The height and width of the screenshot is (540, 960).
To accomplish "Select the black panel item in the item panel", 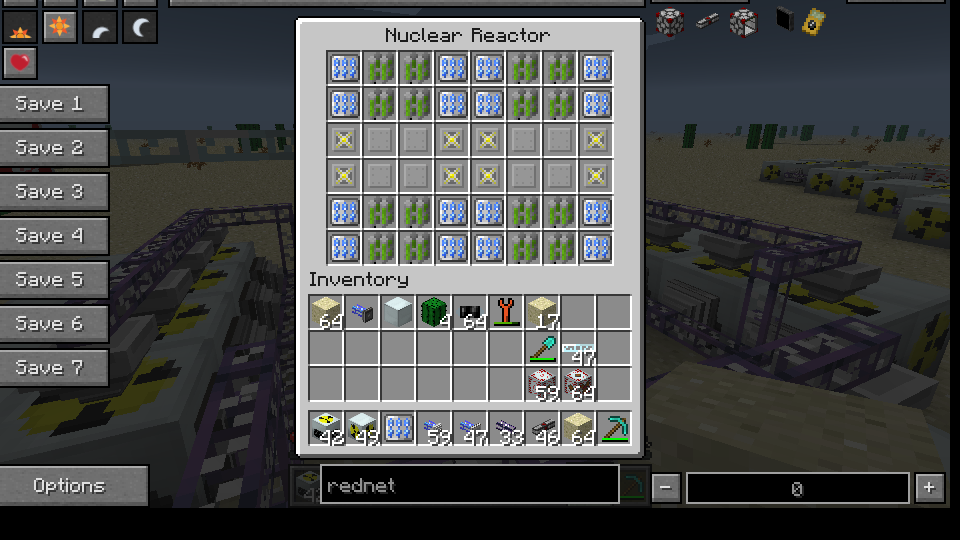I will click(x=785, y=20).
